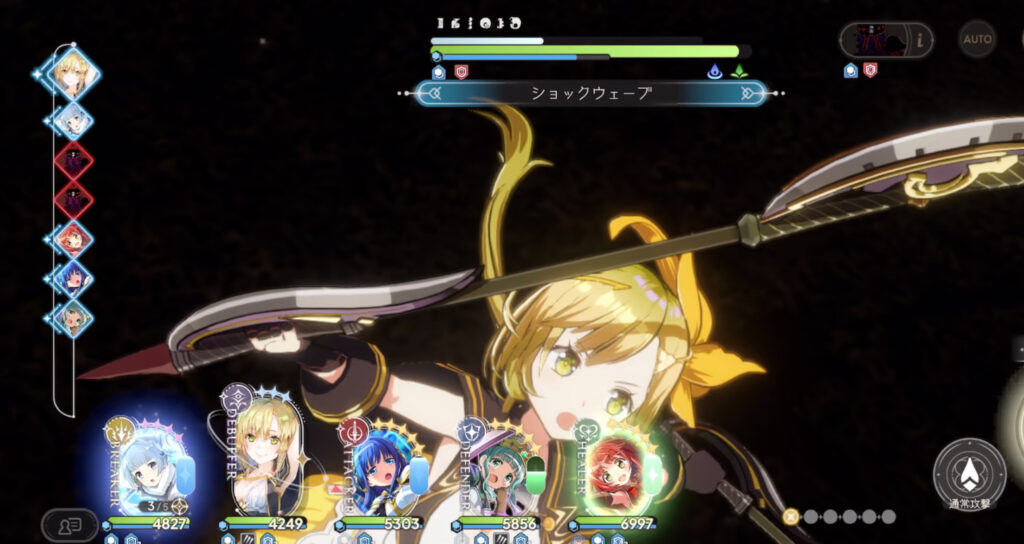Tap the green leaf element icon
This screenshot has height=544, width=1024.
(x=739, y=72)
